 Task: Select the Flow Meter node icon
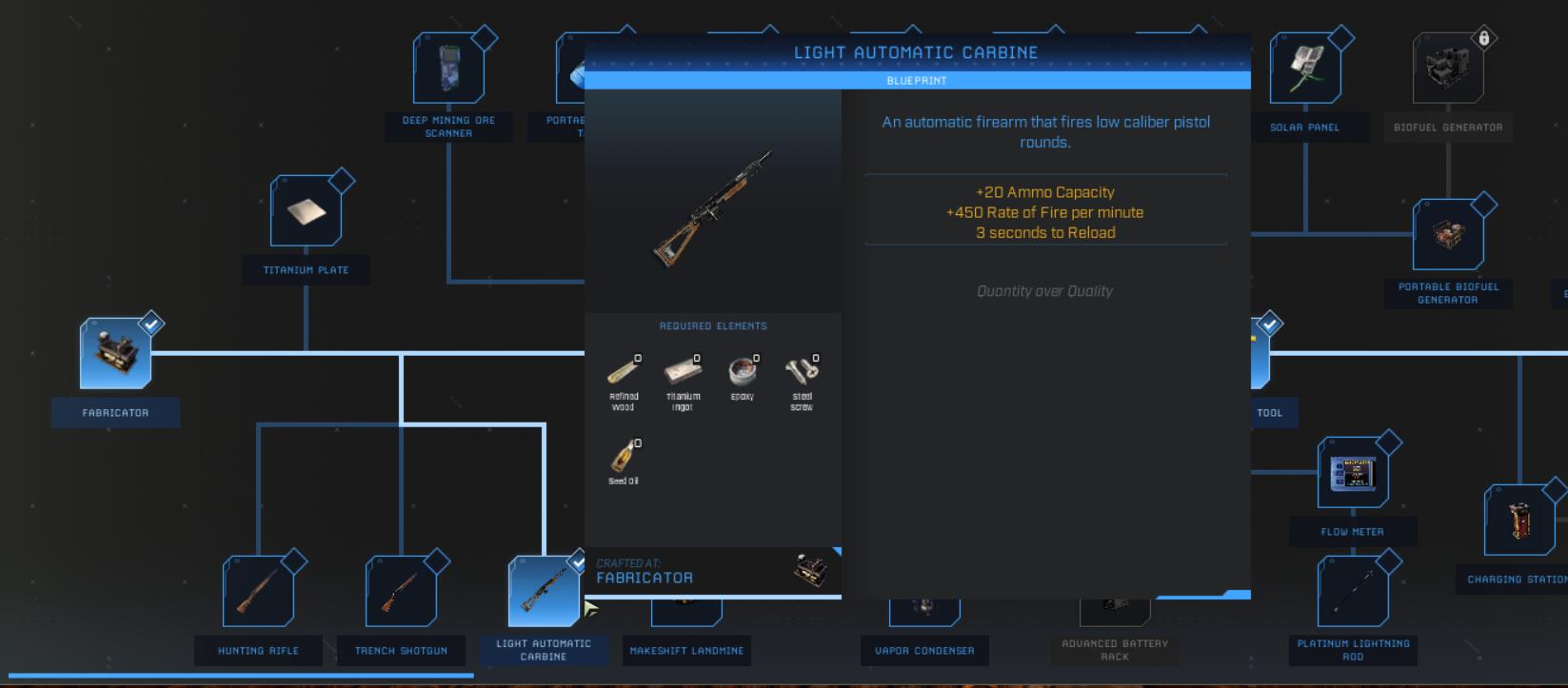(x=1353, y=473)
